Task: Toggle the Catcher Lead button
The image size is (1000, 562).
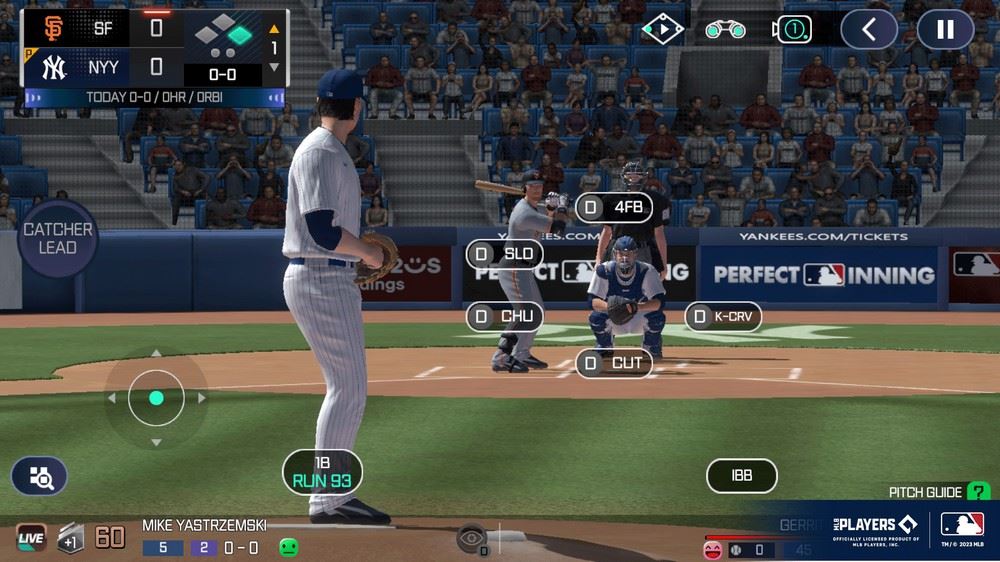Action: 58,238
